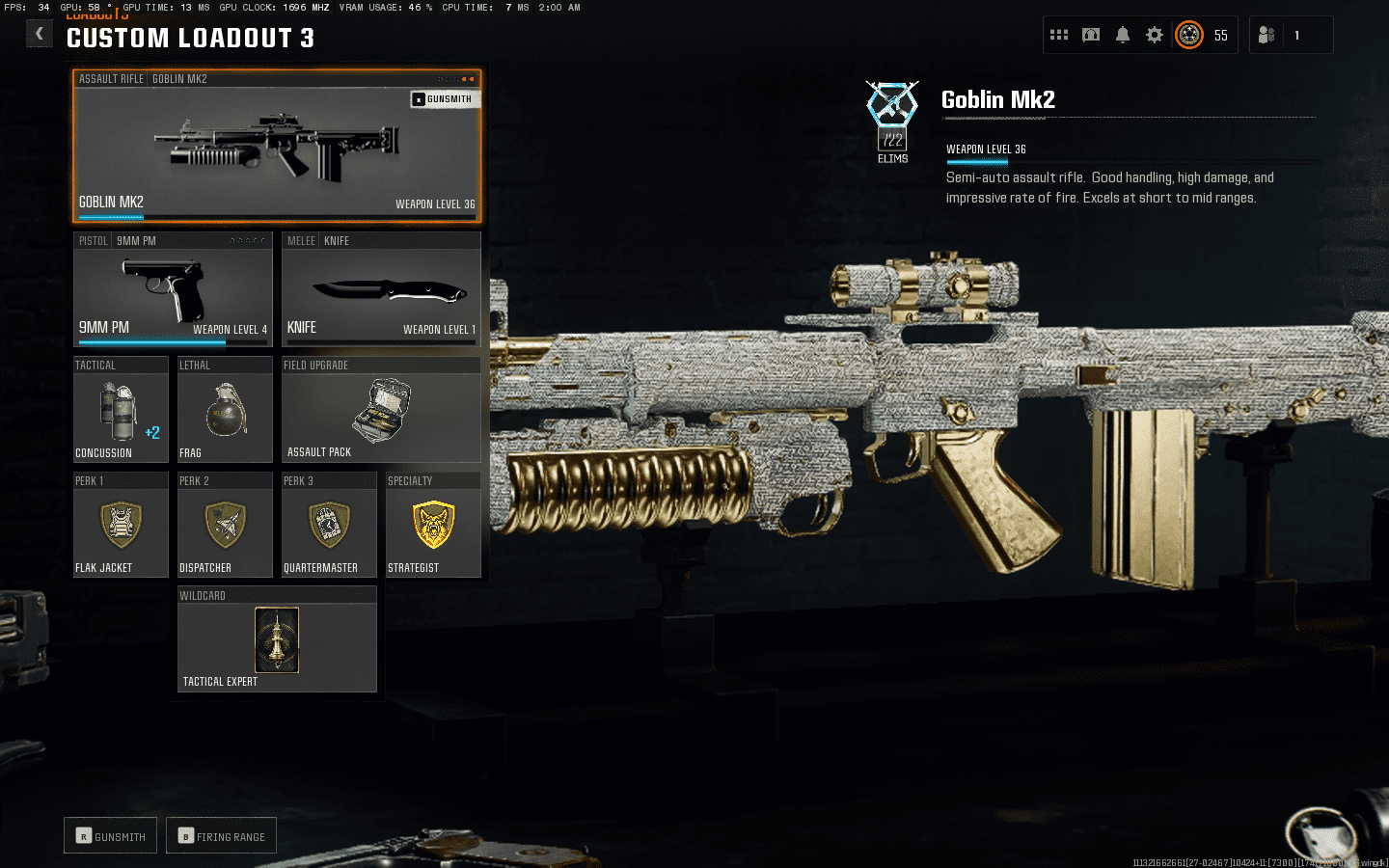View the Strategist specialty
The image size is (1389, 868).
click(x=433, y=527)
